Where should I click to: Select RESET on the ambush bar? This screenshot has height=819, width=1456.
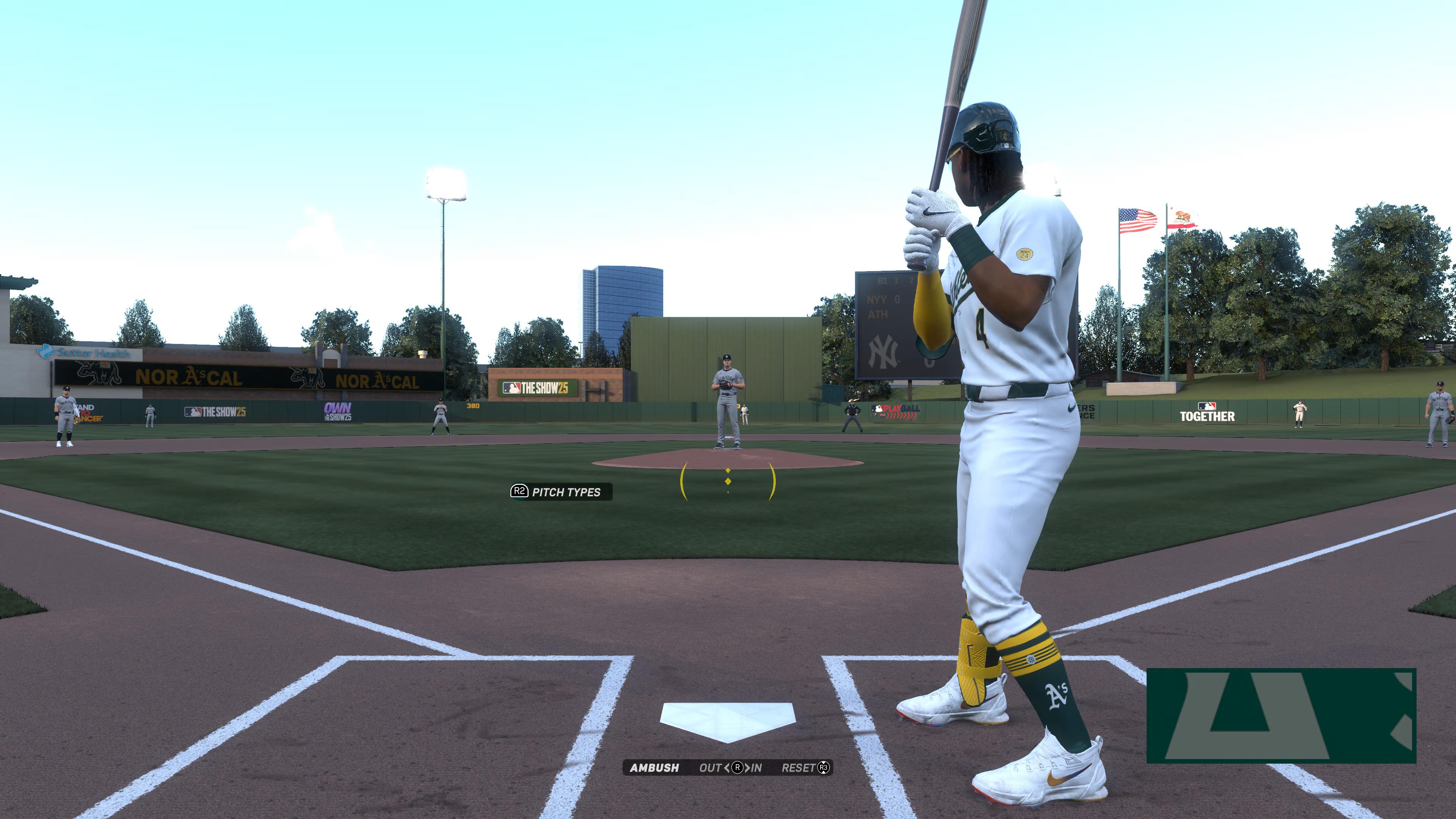pos(804,767)
